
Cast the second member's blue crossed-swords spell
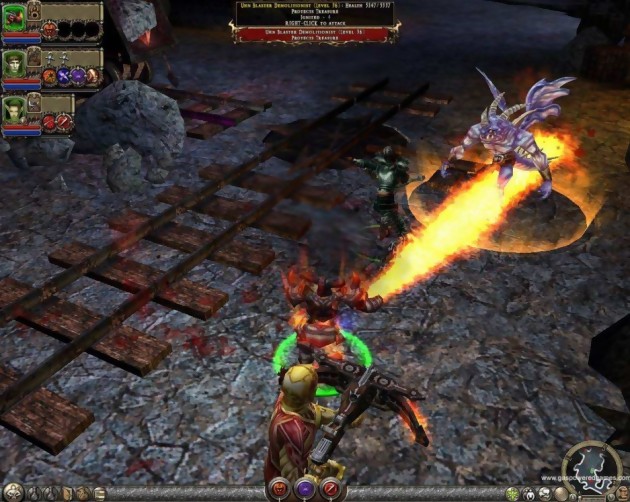coord(62,76)
